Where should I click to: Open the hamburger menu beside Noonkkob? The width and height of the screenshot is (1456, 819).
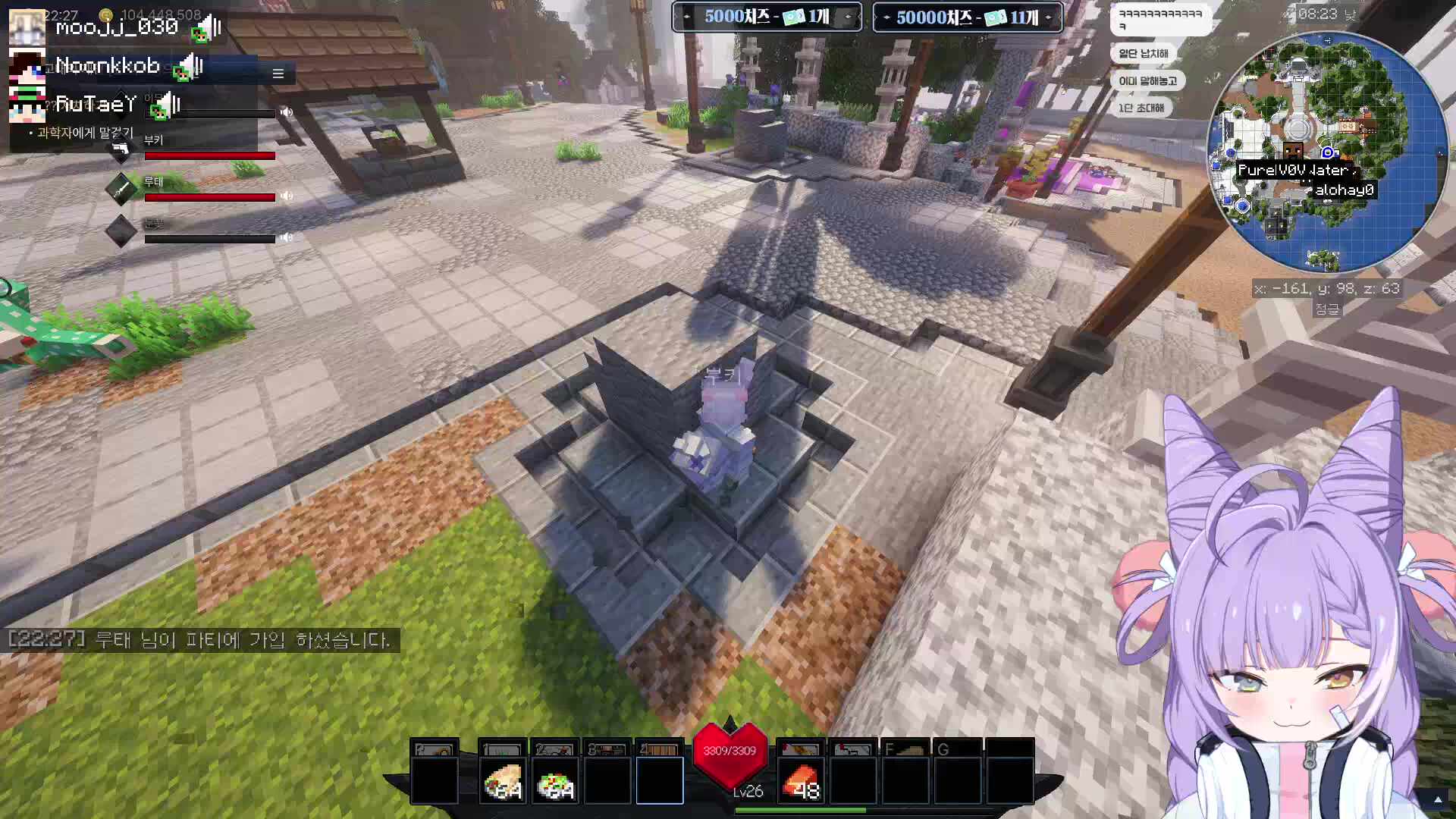click(x=278, y=74)
